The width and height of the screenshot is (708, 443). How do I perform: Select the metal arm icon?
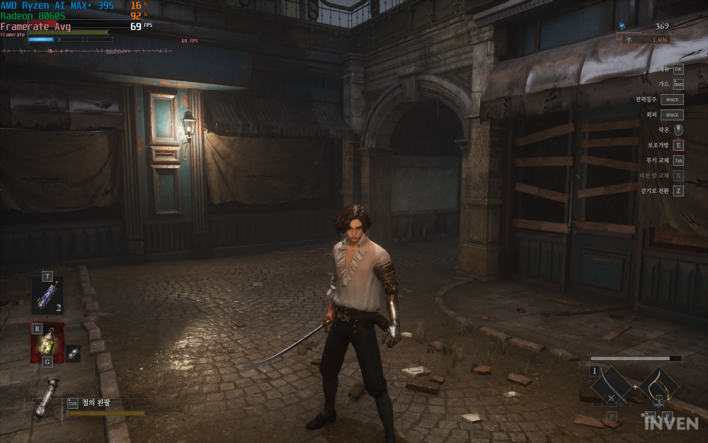click(46, 400)
